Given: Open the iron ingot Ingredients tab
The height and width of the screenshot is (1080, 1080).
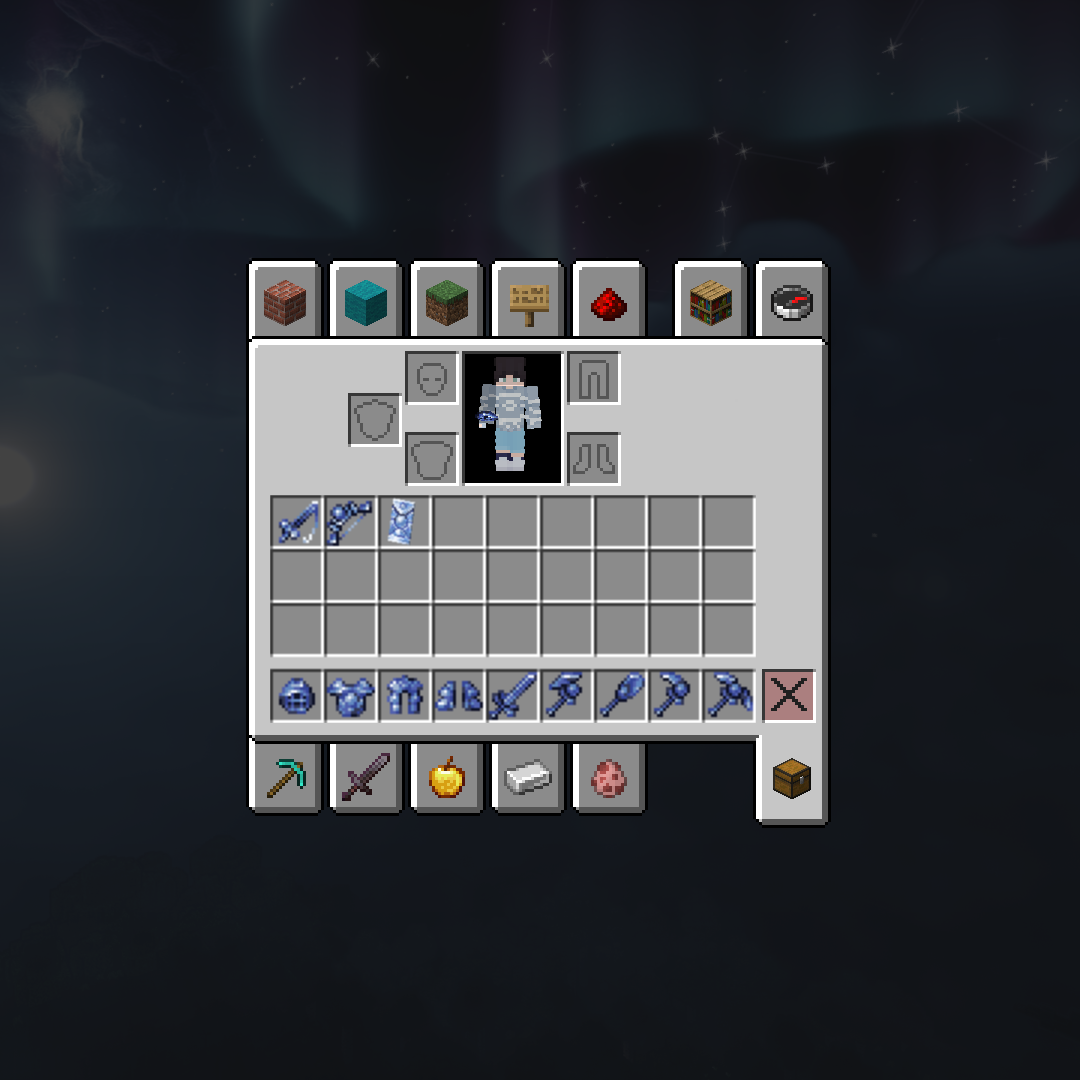Looking at the screenshot, I should [x=528, y=777].
